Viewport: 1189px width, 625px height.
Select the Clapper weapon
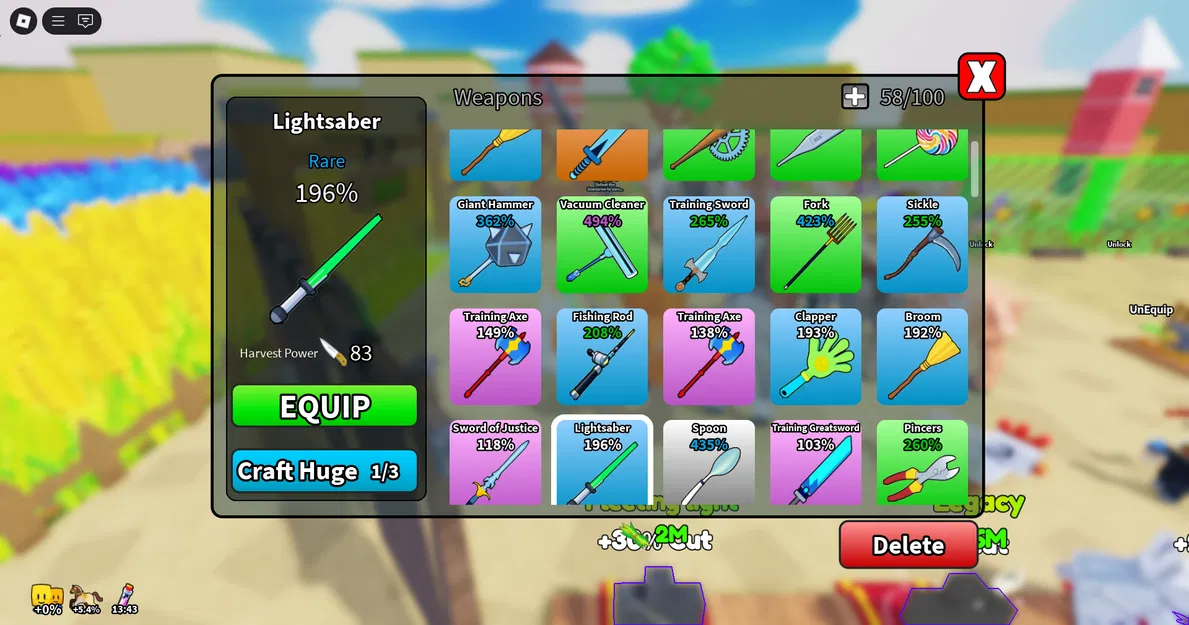click(816, 357)
